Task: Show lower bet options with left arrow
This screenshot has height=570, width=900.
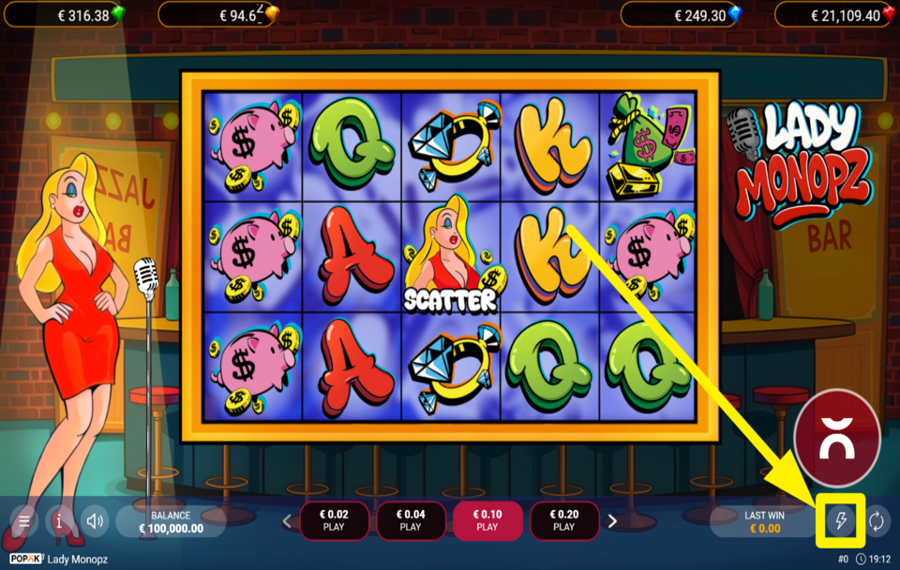Action: tap(287, 521)
